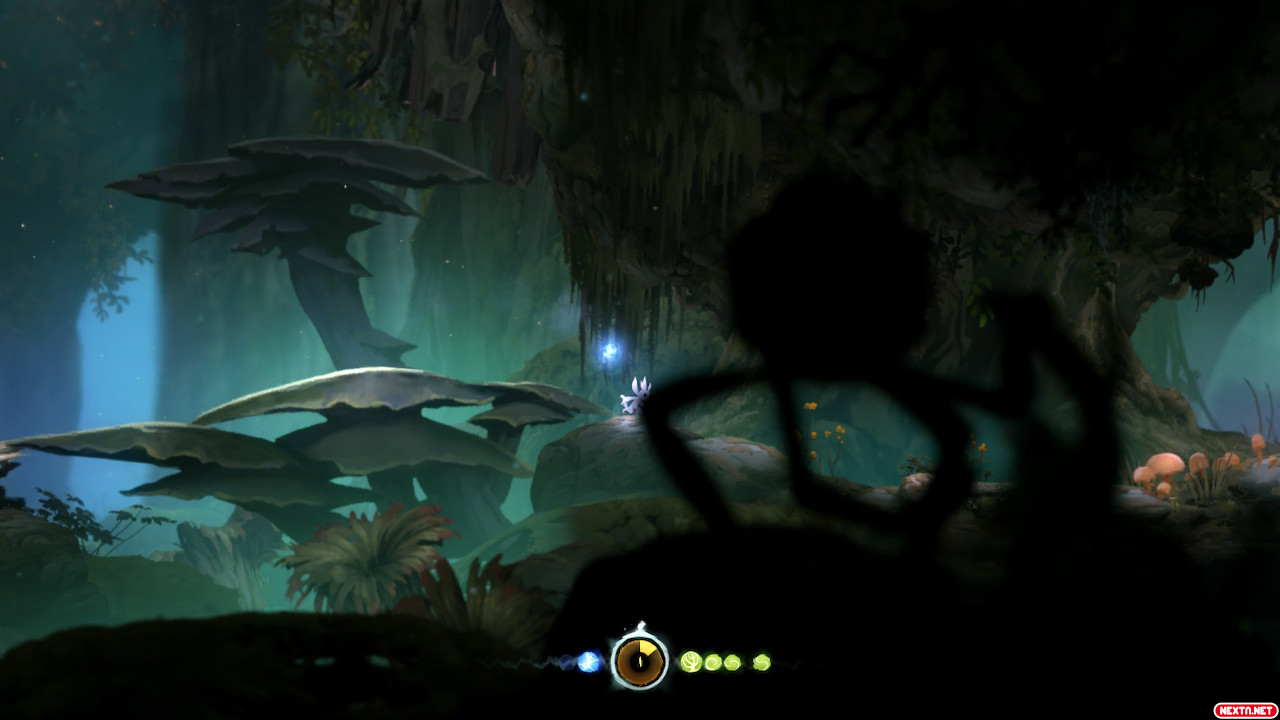Click the green life cell with tree symbol

690,661
